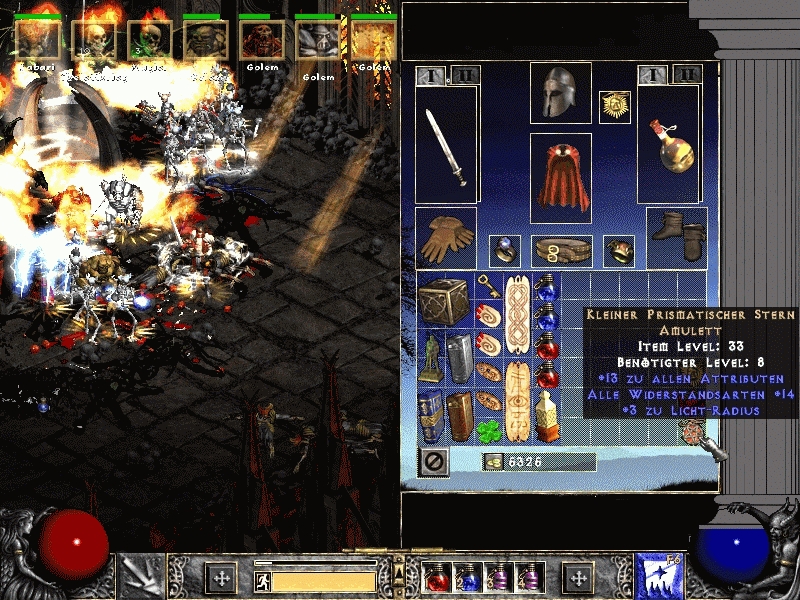Toggle the run/walk button

pos(262,579)
